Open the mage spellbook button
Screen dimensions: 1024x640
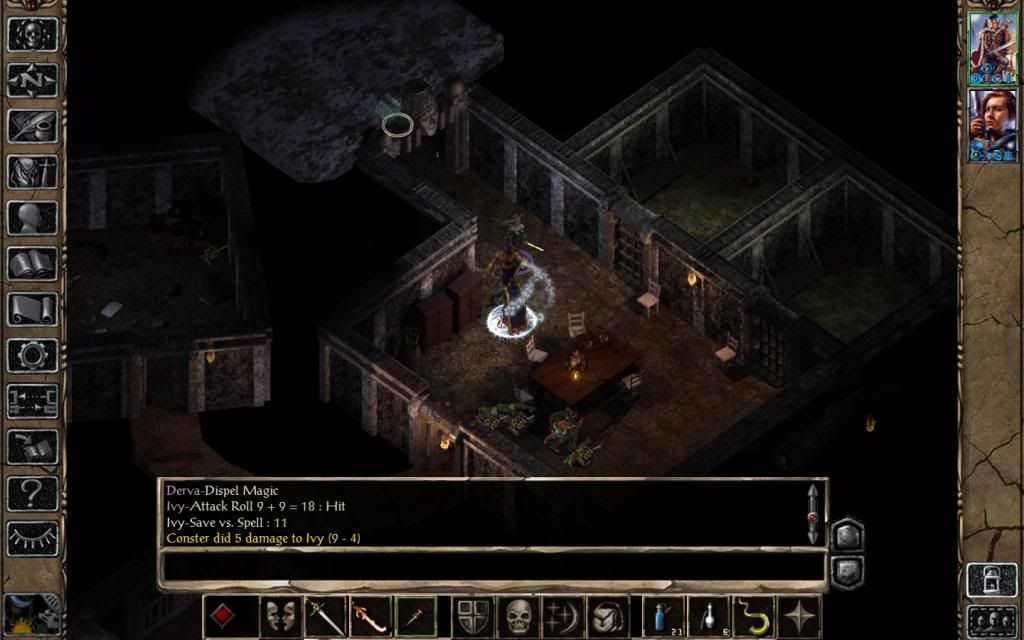coord(32,263)
